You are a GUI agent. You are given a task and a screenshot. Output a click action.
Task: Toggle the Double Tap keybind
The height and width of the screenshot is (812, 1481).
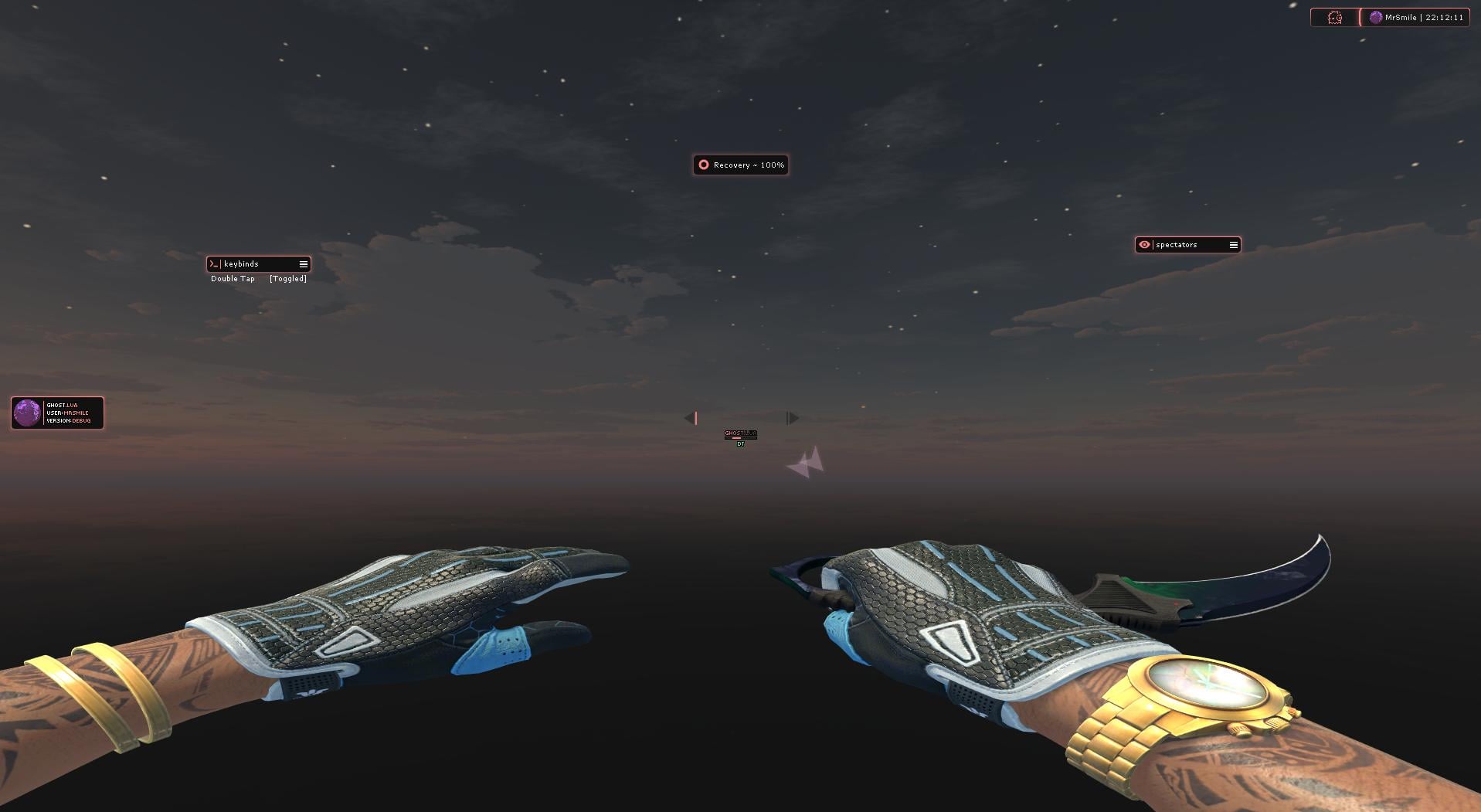[x=233, y=278]
